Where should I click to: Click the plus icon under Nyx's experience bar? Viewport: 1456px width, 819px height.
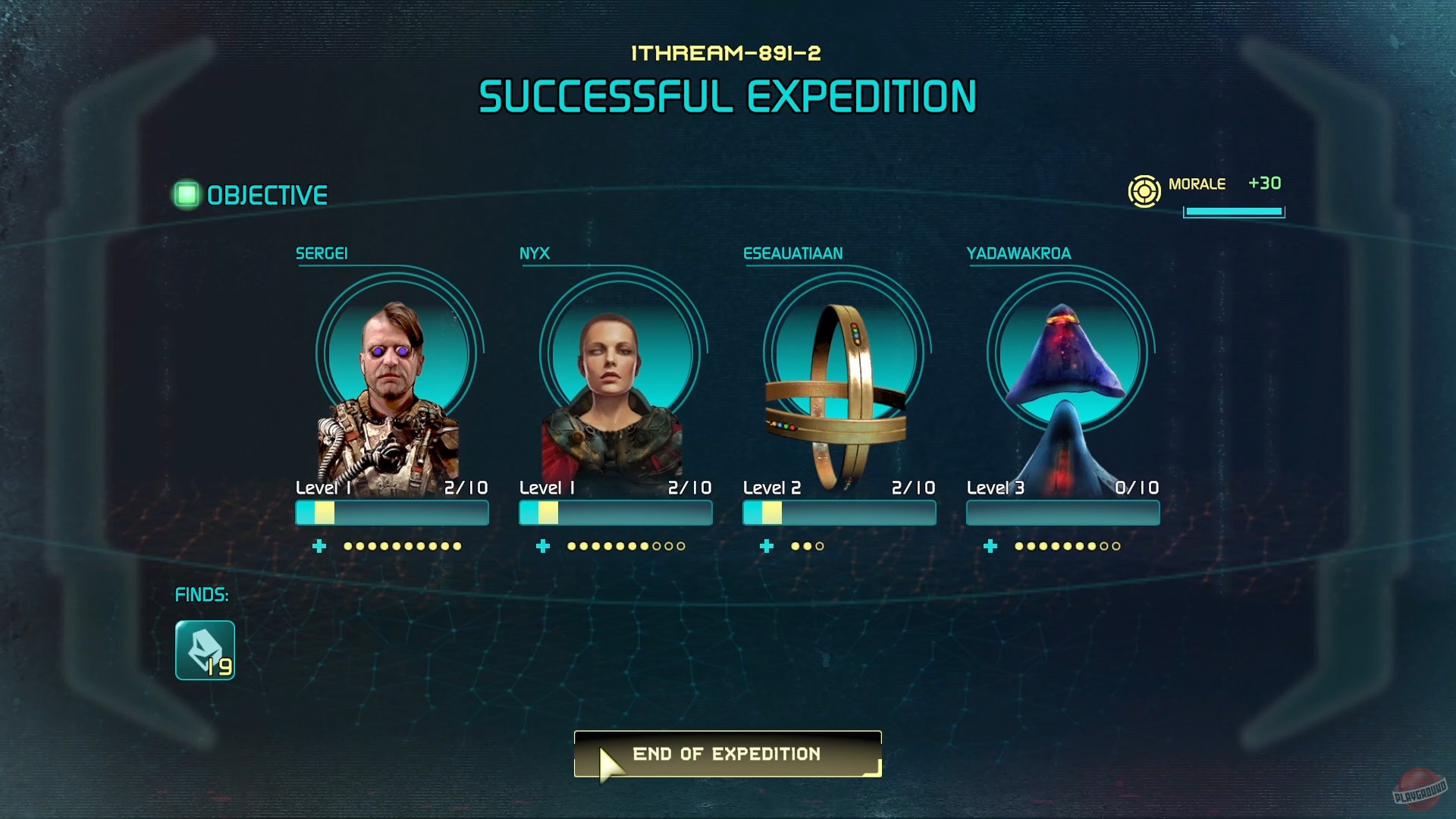[x=543, y=545]
